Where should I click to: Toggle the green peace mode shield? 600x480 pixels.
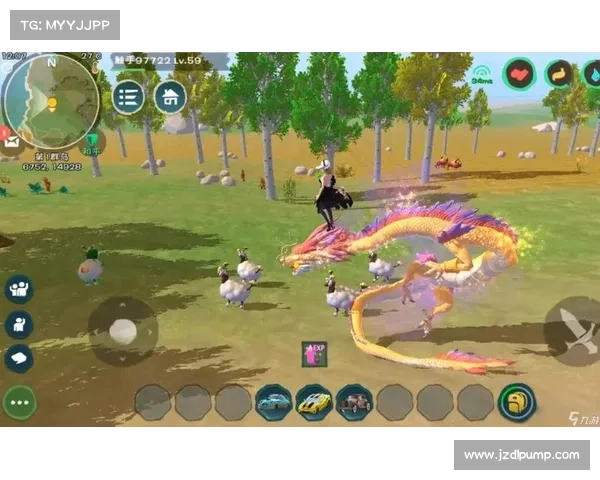click(94, 142)
